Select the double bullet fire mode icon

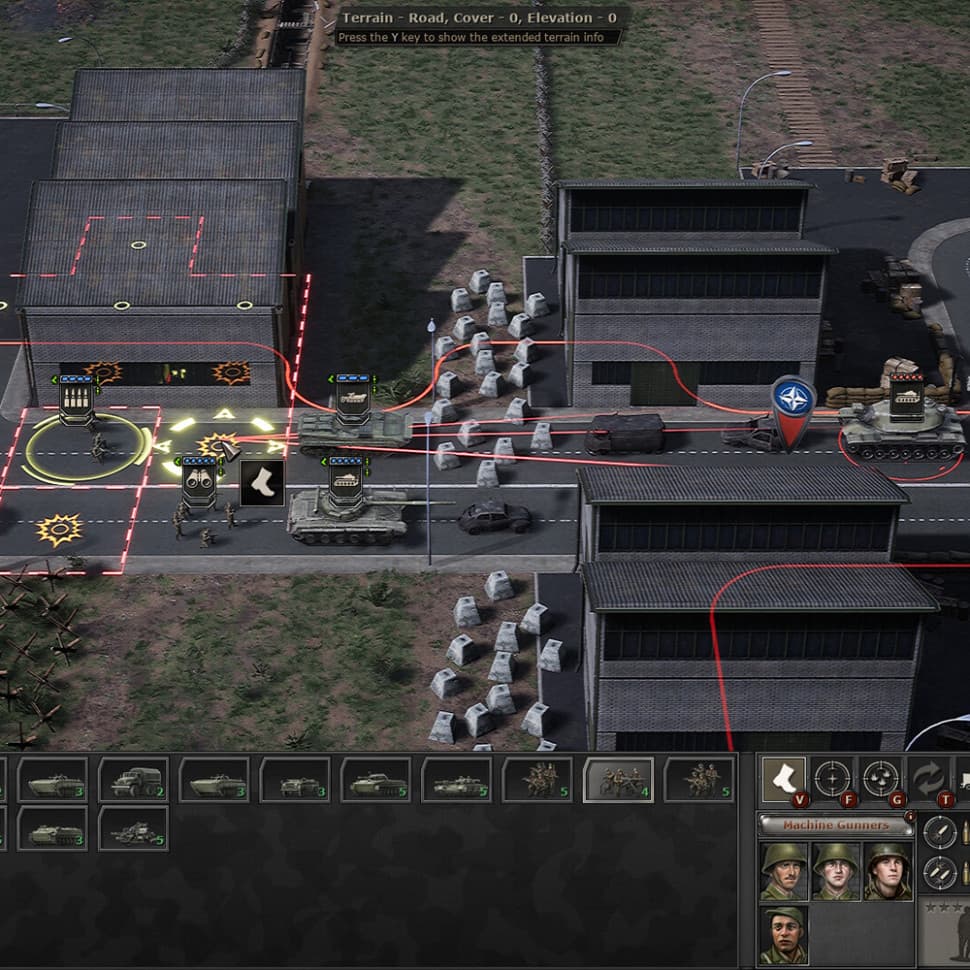point(939,872)
